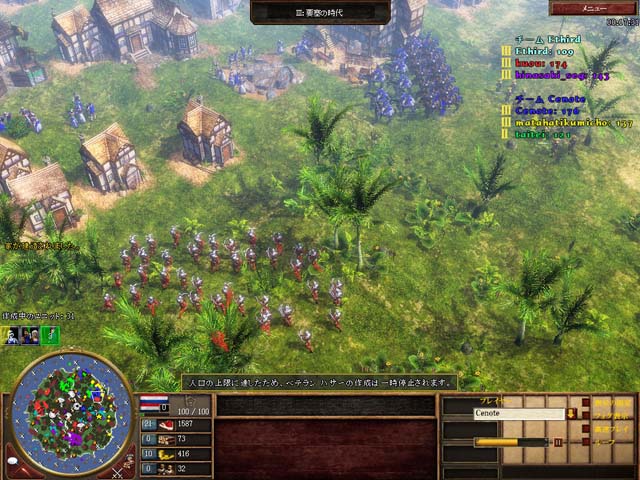Toggle the フォグ表示 fog checkbox
This screenshot has height=480, width=640.
pos(587,414)
